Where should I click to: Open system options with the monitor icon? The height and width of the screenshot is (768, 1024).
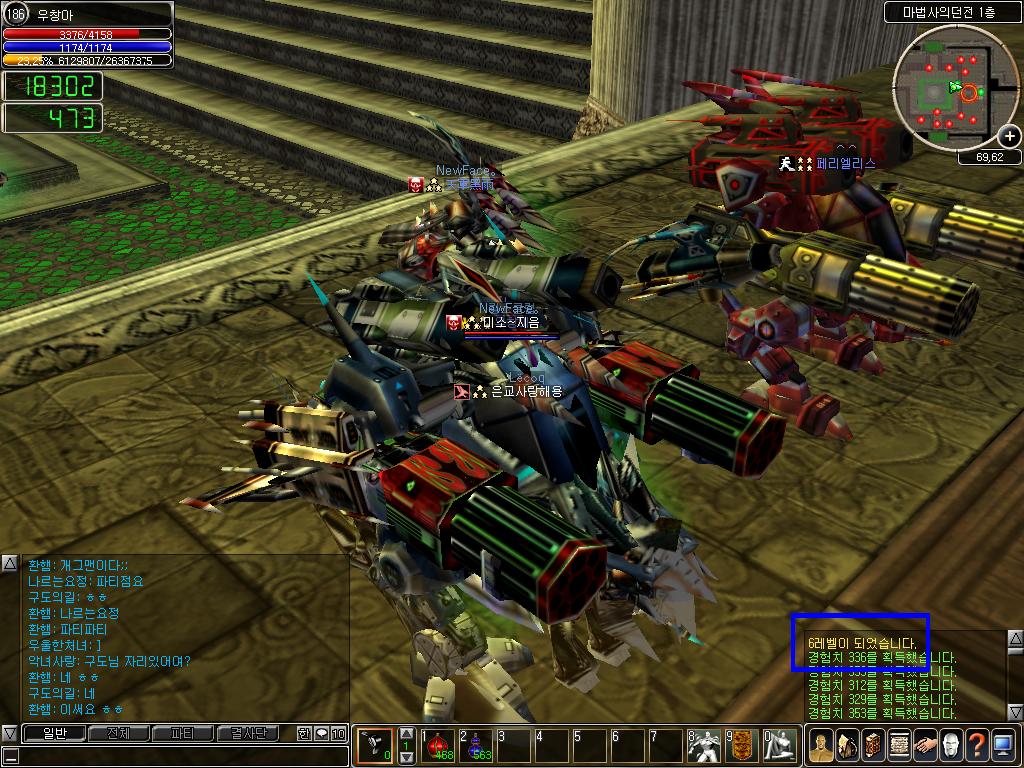click(1003, 745)
